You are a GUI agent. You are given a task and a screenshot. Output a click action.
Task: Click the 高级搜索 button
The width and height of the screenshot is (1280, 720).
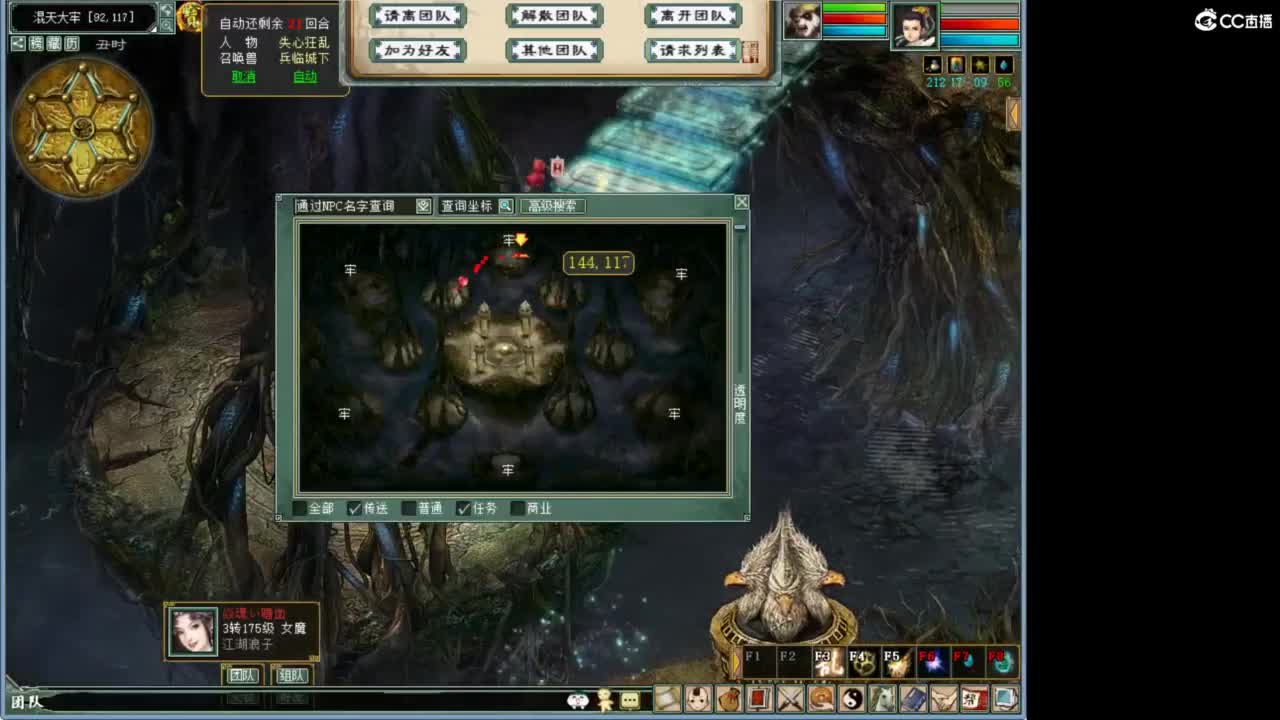click(x=551, y=206)
